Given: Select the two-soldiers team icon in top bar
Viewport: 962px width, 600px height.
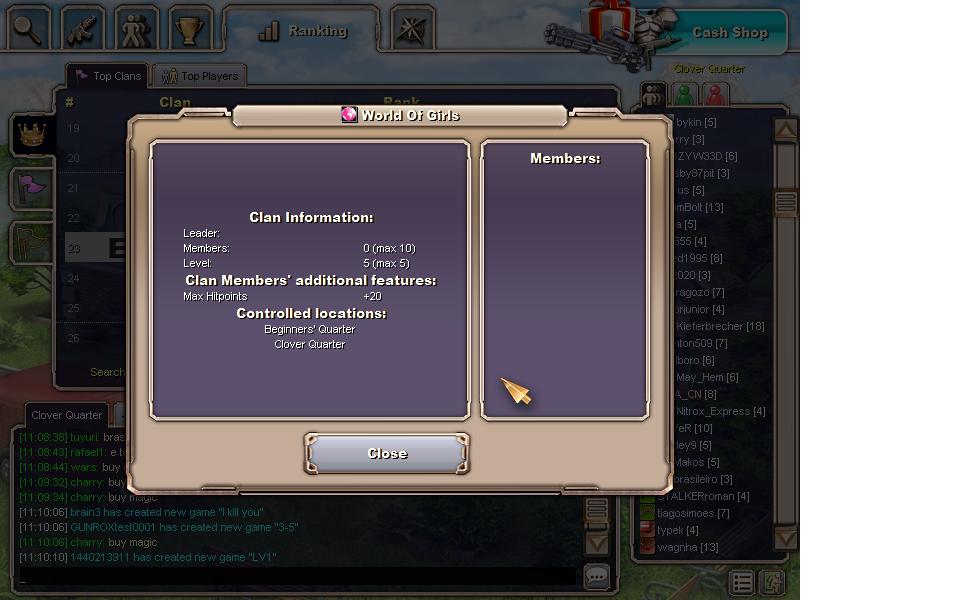Looking at the screenshot, I should (x=136, y=29).
